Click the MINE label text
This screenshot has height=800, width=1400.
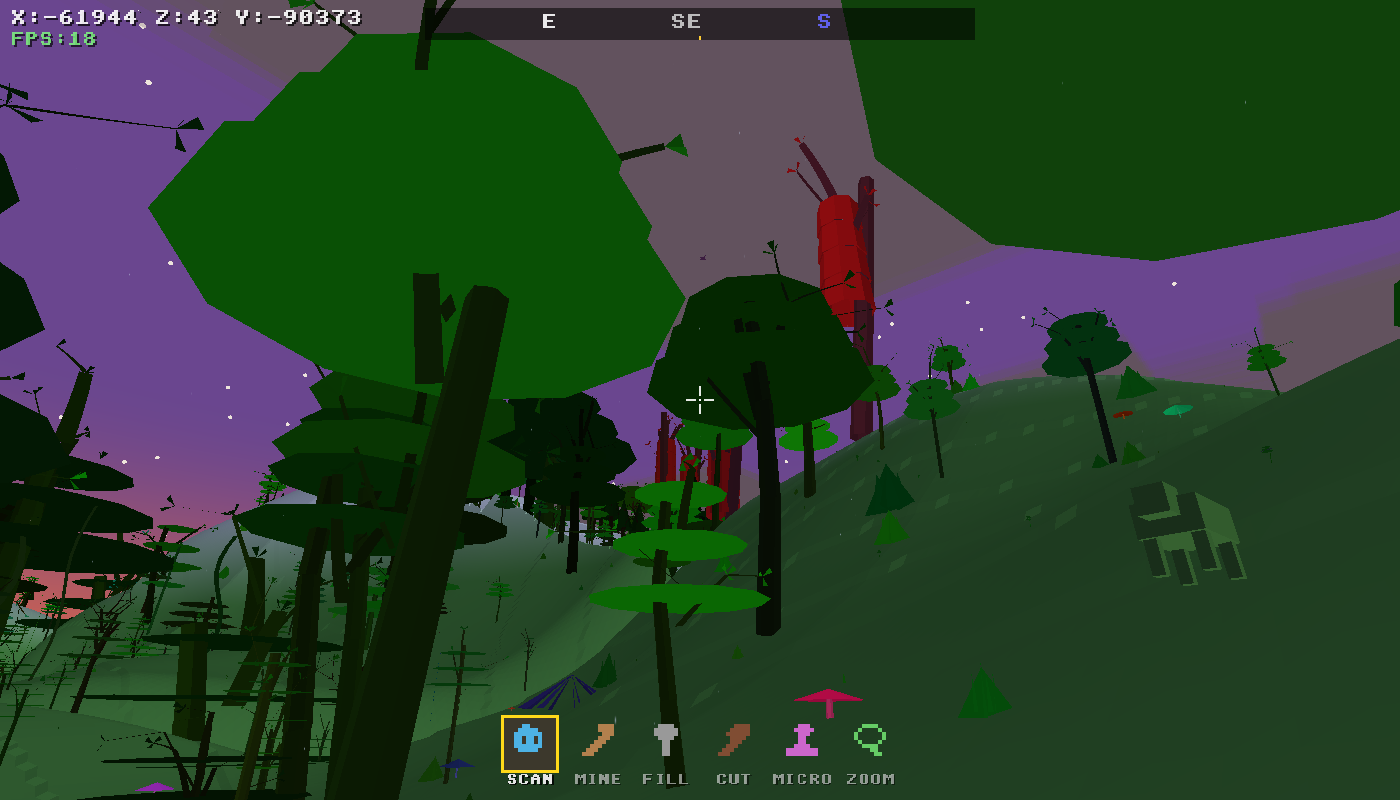coord(598,778)
